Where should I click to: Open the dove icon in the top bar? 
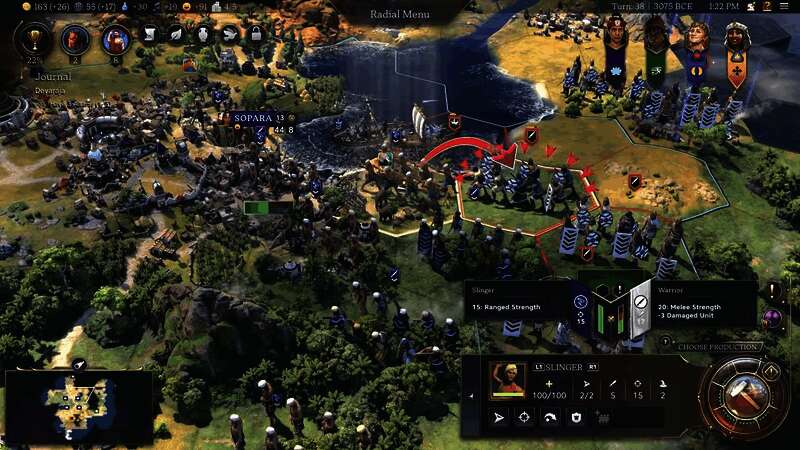[228, 34]
